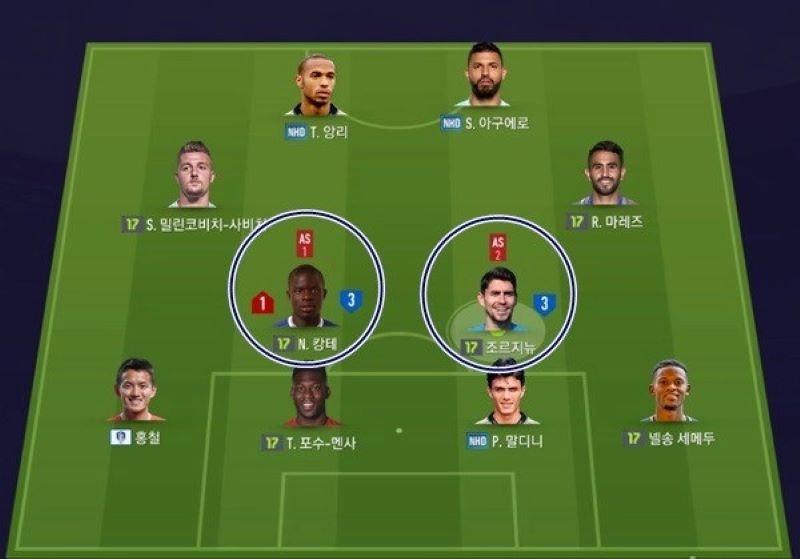Pick center back T. 포수-멘사
800x559 pixels.
pyautogui.click(x=312, y=397)
